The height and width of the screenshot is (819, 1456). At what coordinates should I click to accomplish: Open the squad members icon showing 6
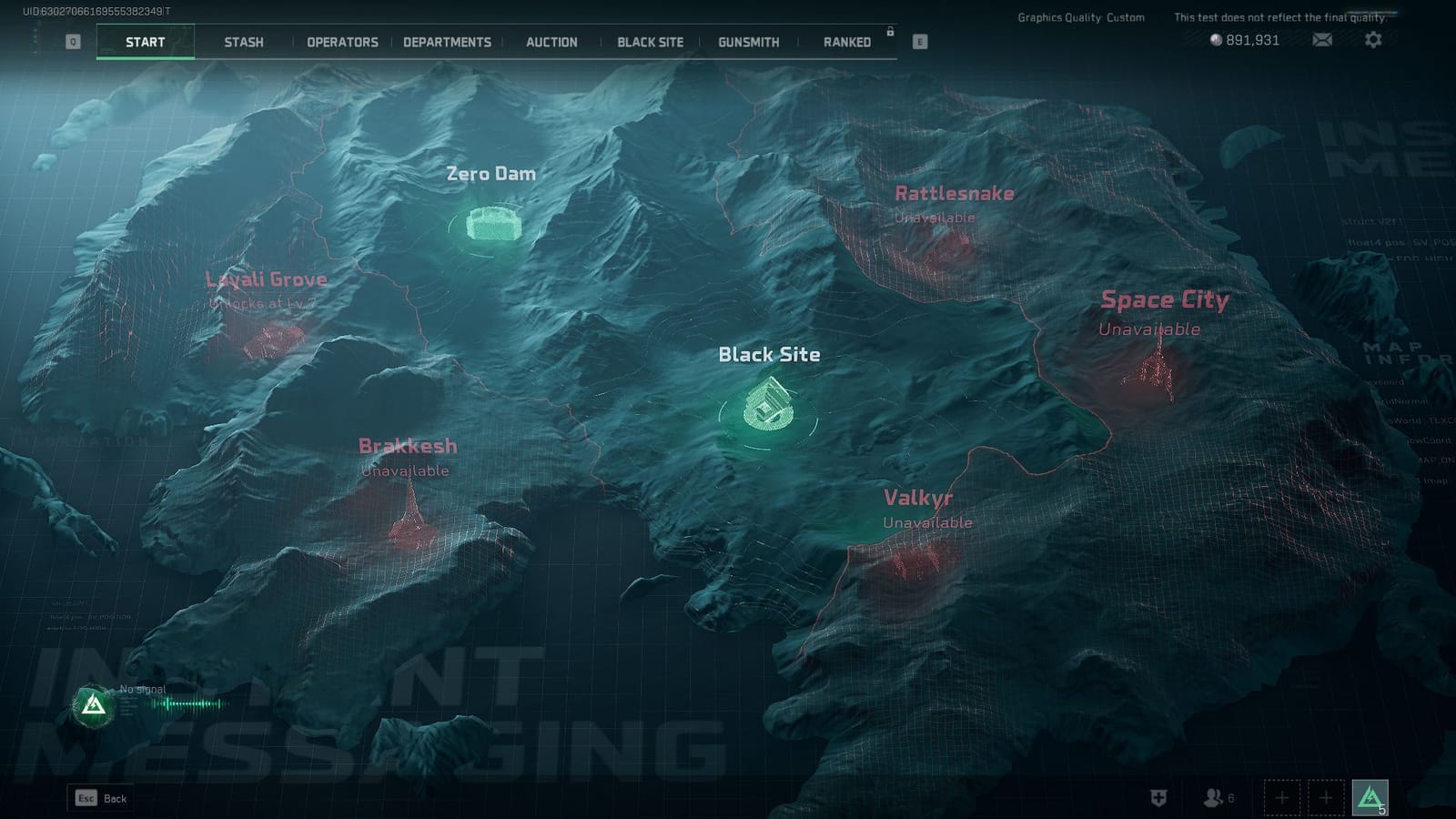pyautogui.click(x=1212, y=797)
